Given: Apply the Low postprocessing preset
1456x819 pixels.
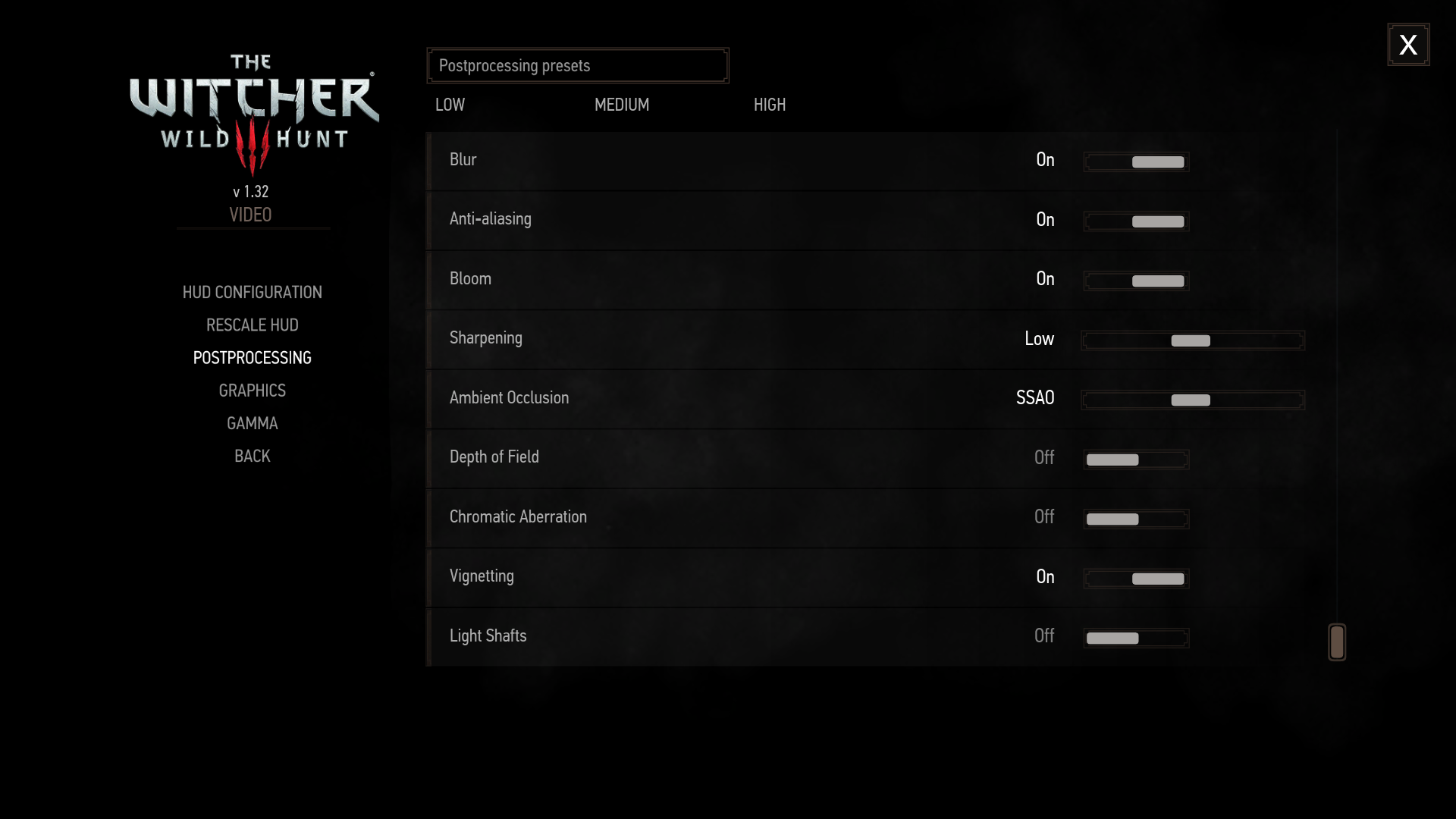Looking at the screenshot, I should 450,105.
